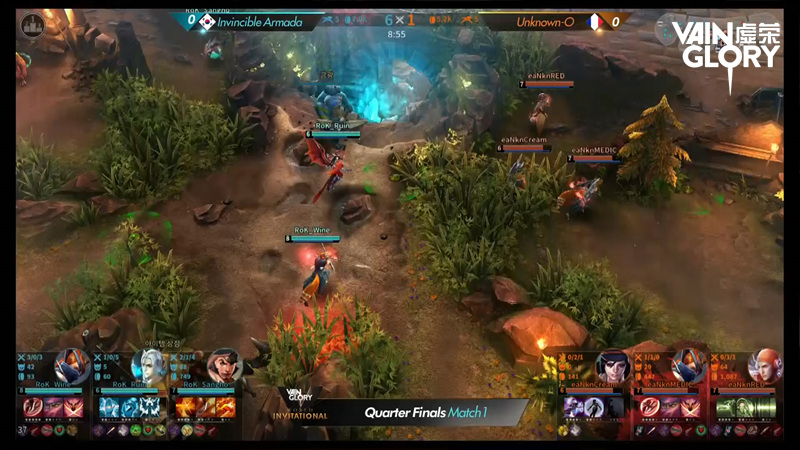
Task: Click RoK_Ruin's first blue ability icon
Action: [108, 407]
